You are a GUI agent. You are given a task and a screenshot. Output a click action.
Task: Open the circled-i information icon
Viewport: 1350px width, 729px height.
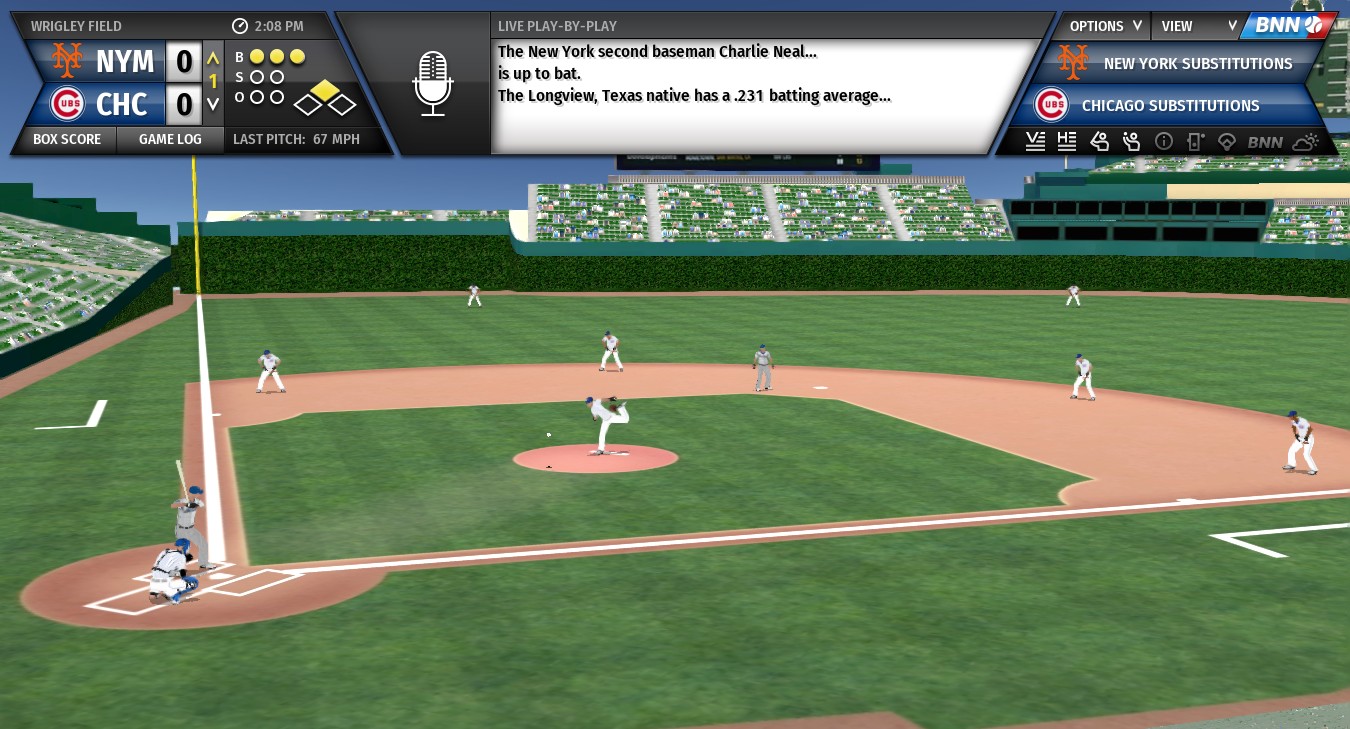pyautogui.click(x=1163, y=142)
